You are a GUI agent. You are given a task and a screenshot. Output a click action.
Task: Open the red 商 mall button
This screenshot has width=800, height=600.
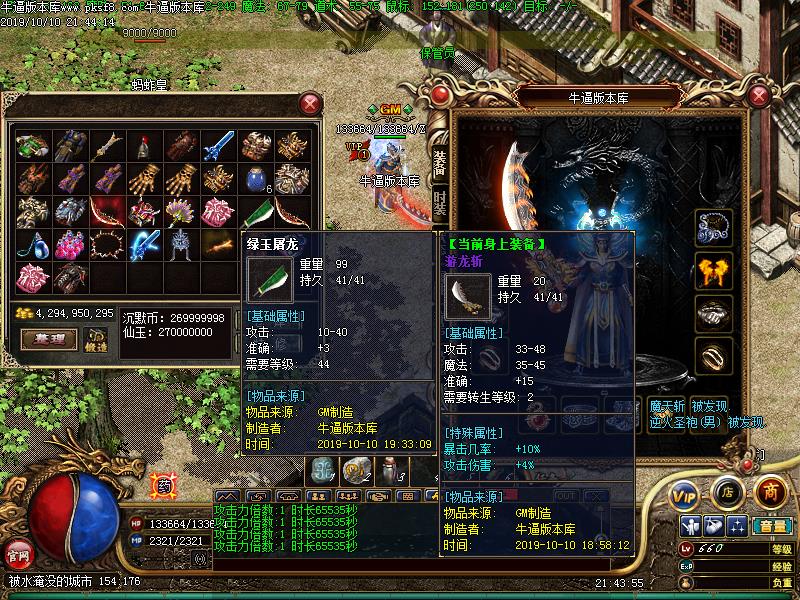click(x=769, y=491)
